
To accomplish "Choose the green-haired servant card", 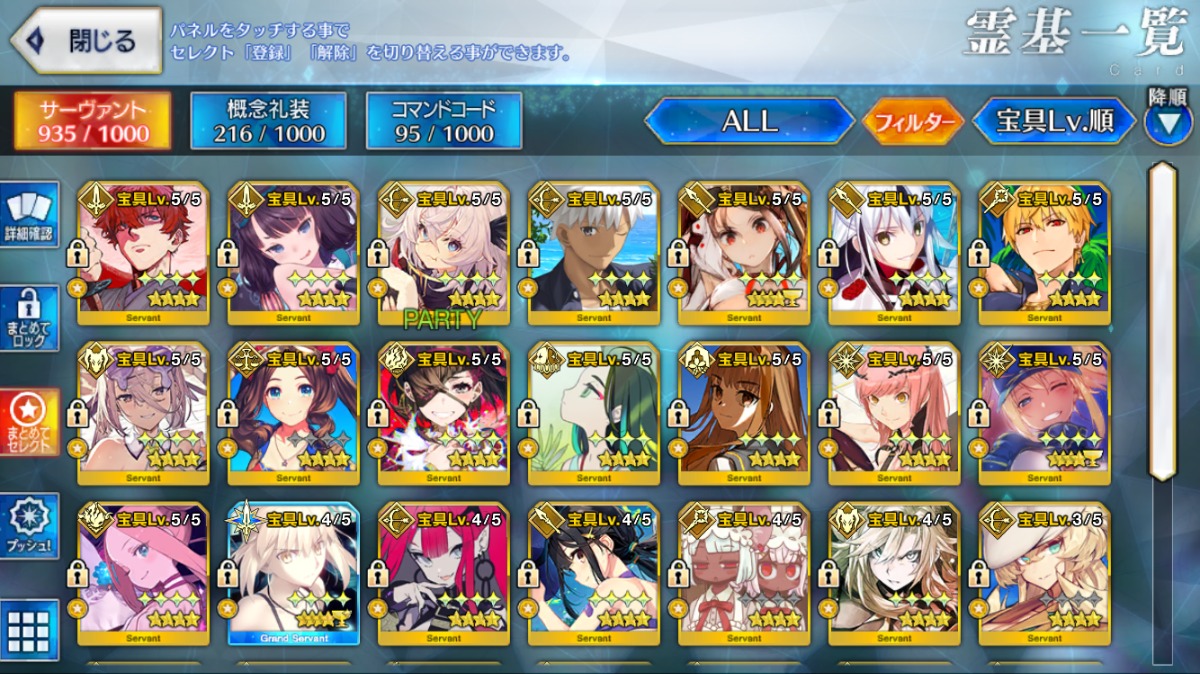I will coord(593,414).
